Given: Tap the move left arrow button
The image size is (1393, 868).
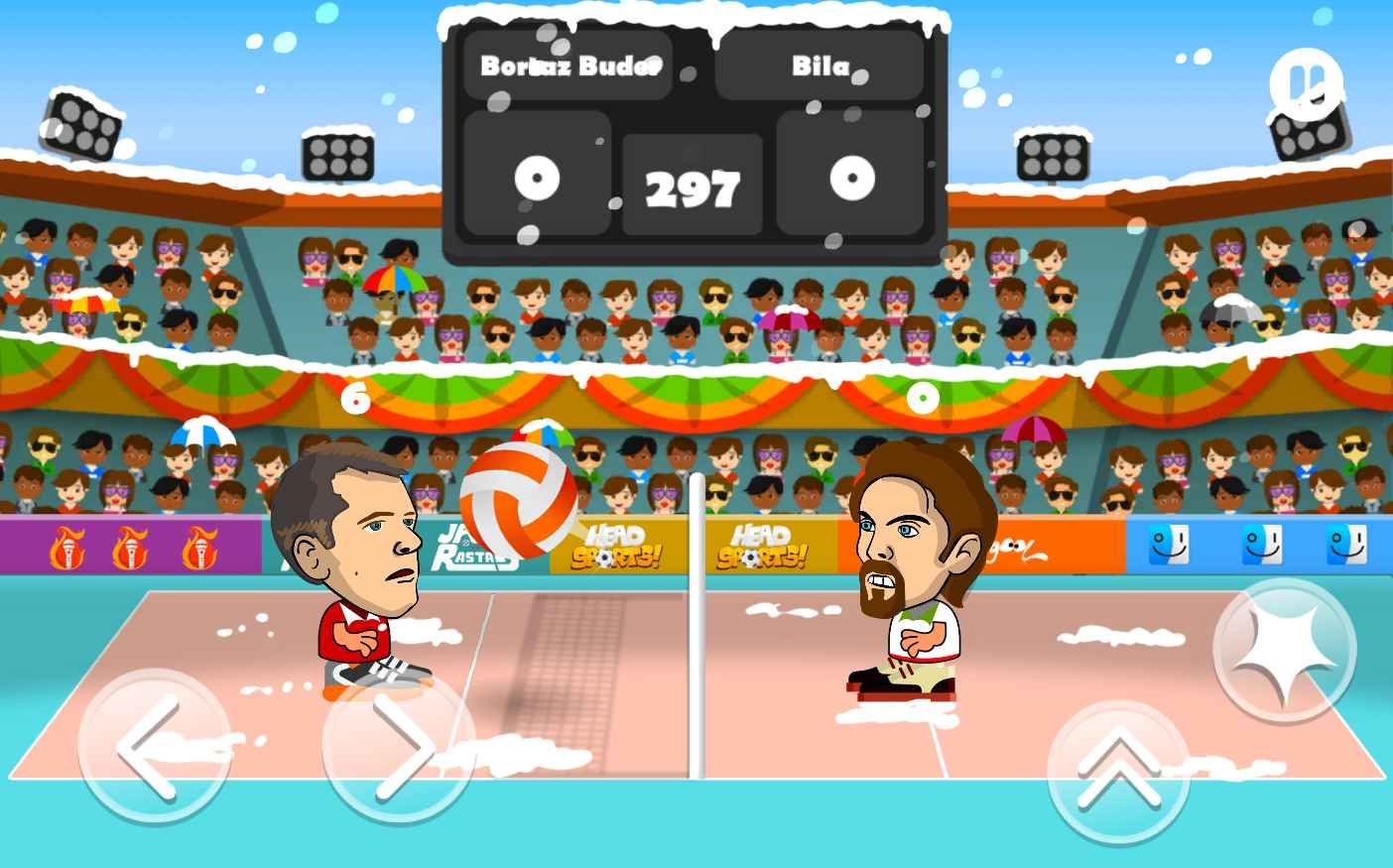Looking at the screenshot, I should tap(152, 746).
